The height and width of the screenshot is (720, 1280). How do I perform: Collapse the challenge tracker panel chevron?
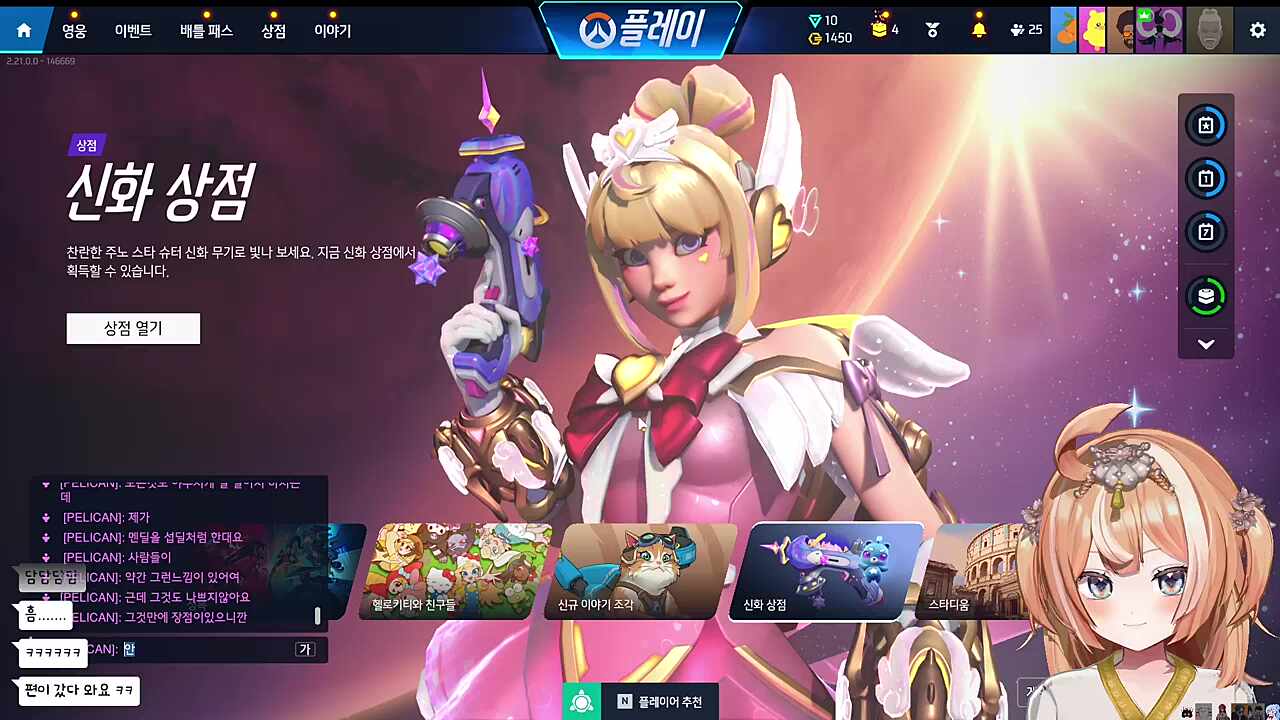point(1206,343)
